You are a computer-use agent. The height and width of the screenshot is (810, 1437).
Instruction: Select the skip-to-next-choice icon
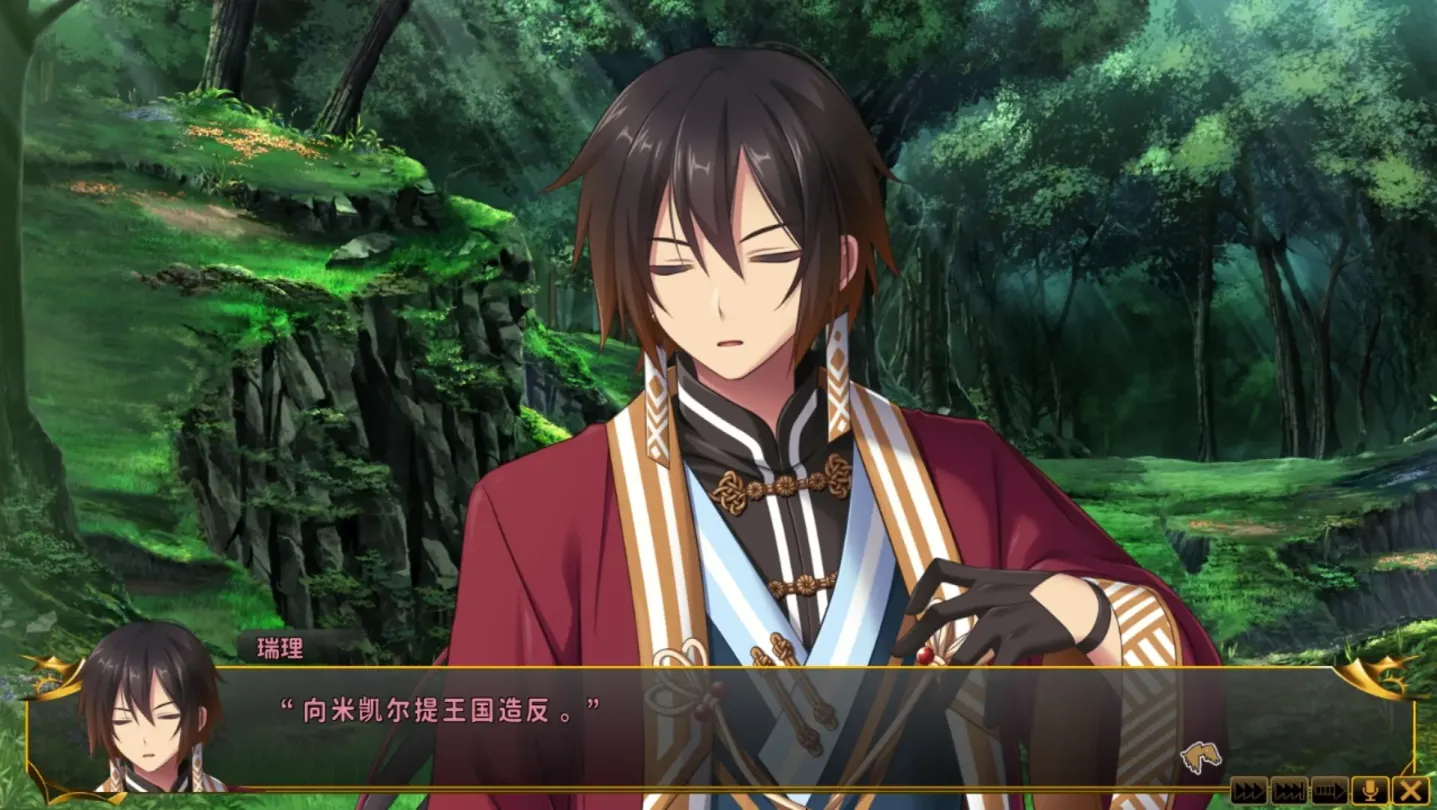pyautogui.click(x=1288, y=790)
